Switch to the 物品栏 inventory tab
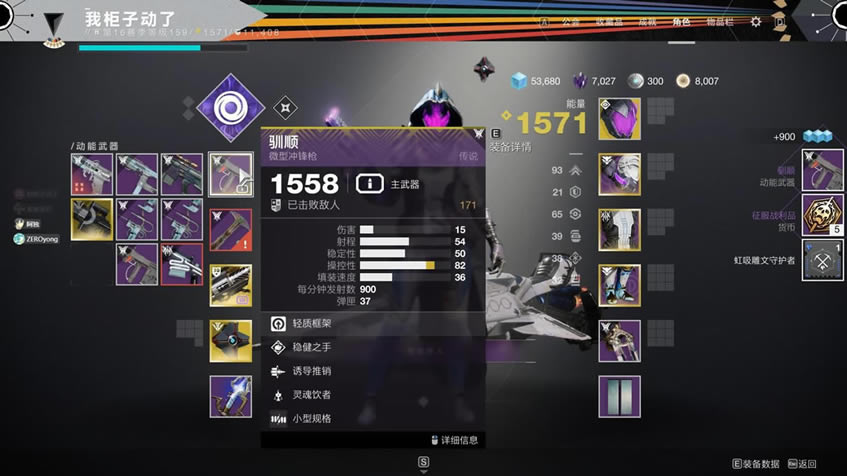The height and width of the screenshot is (476, 847). (718, 21)
